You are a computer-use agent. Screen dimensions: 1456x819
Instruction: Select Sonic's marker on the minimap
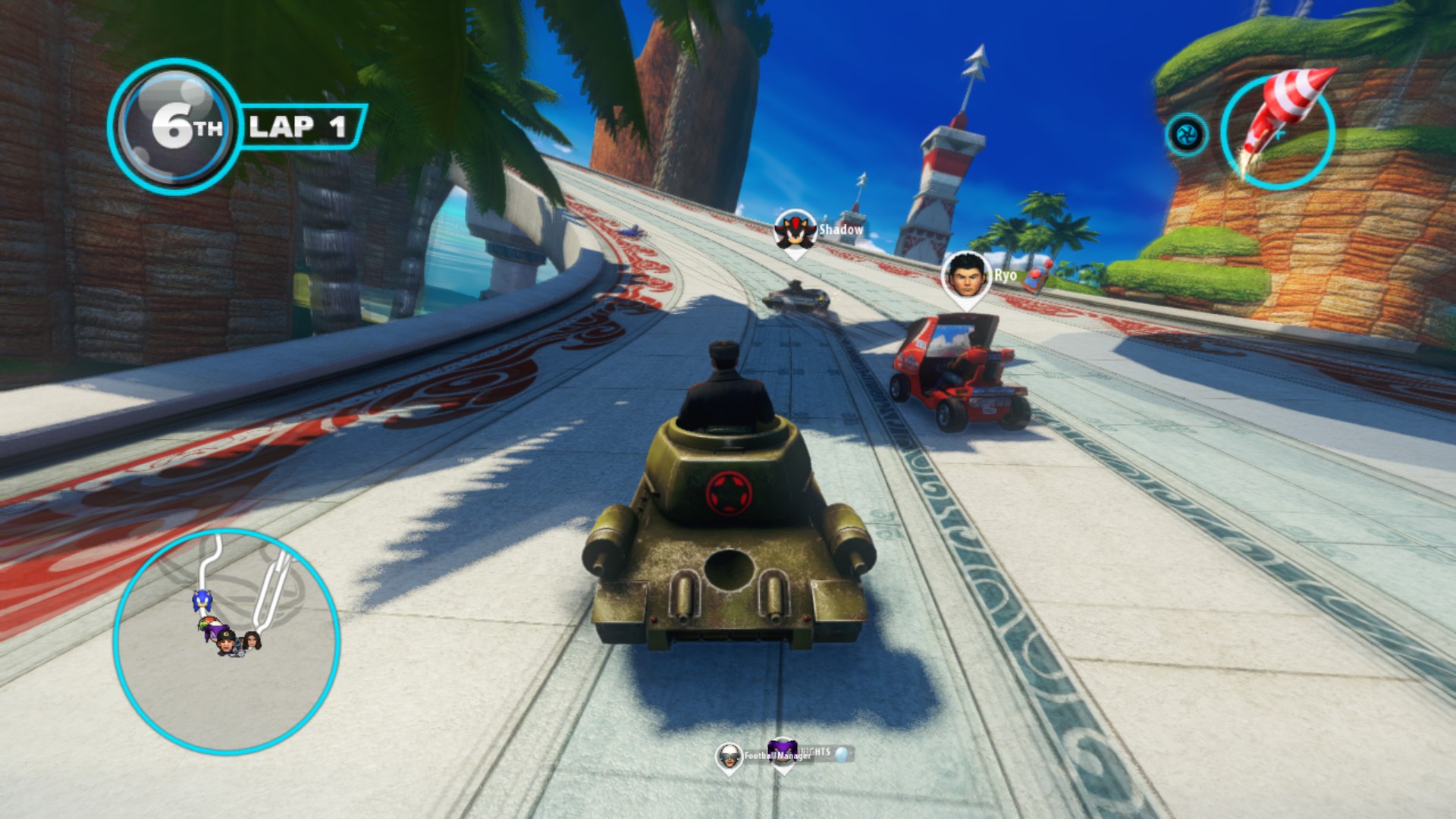(202, 601)
